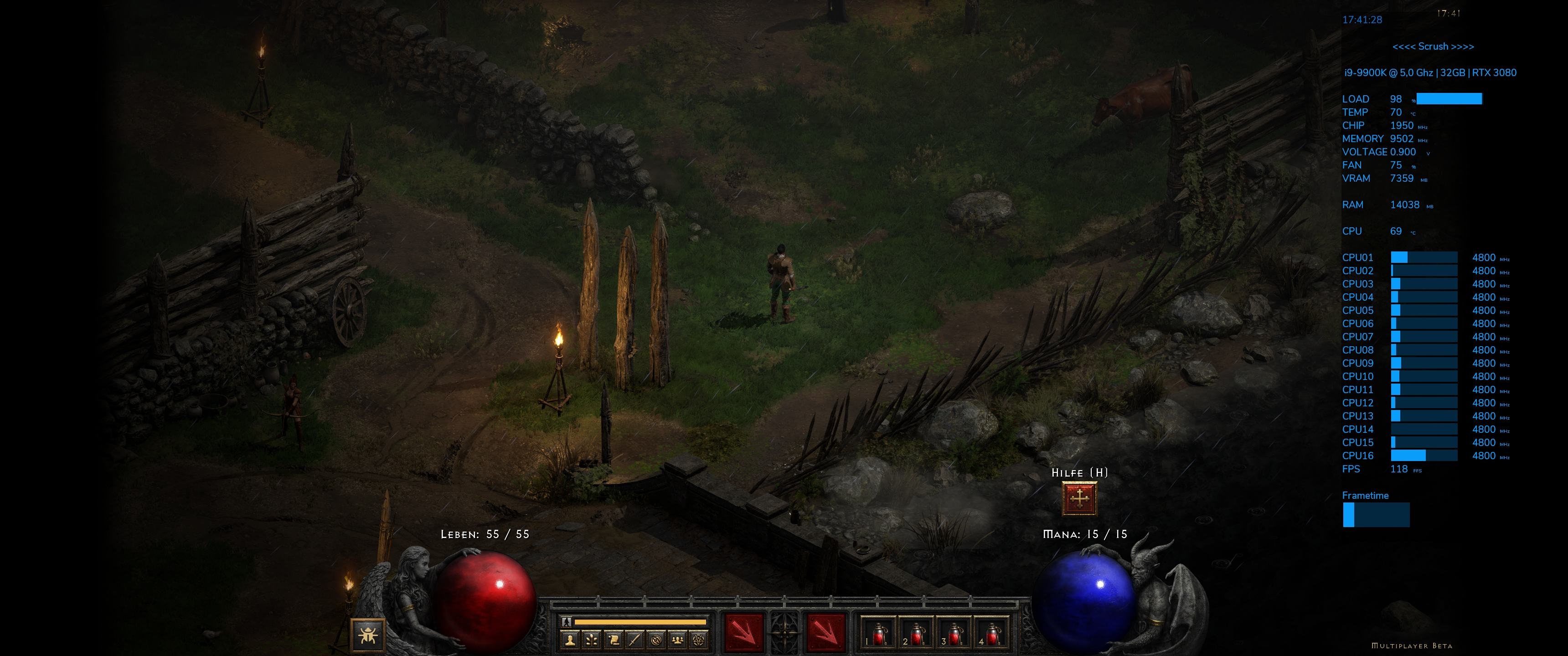Open the character screen bust icon
The image size is (1568, 656).
point(570,640)
